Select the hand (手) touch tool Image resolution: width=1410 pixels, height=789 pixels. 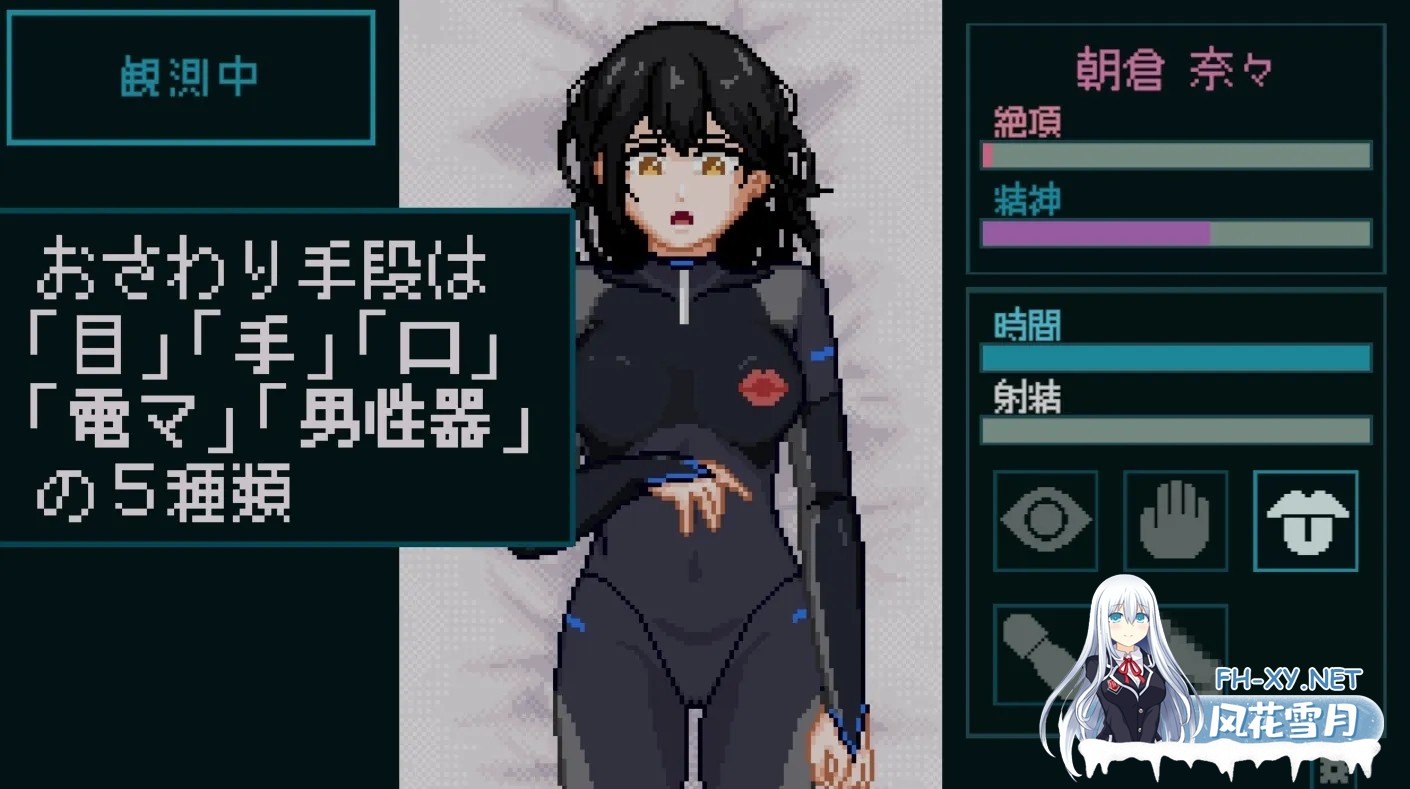pyautogui.click(x=1176, y=520)
